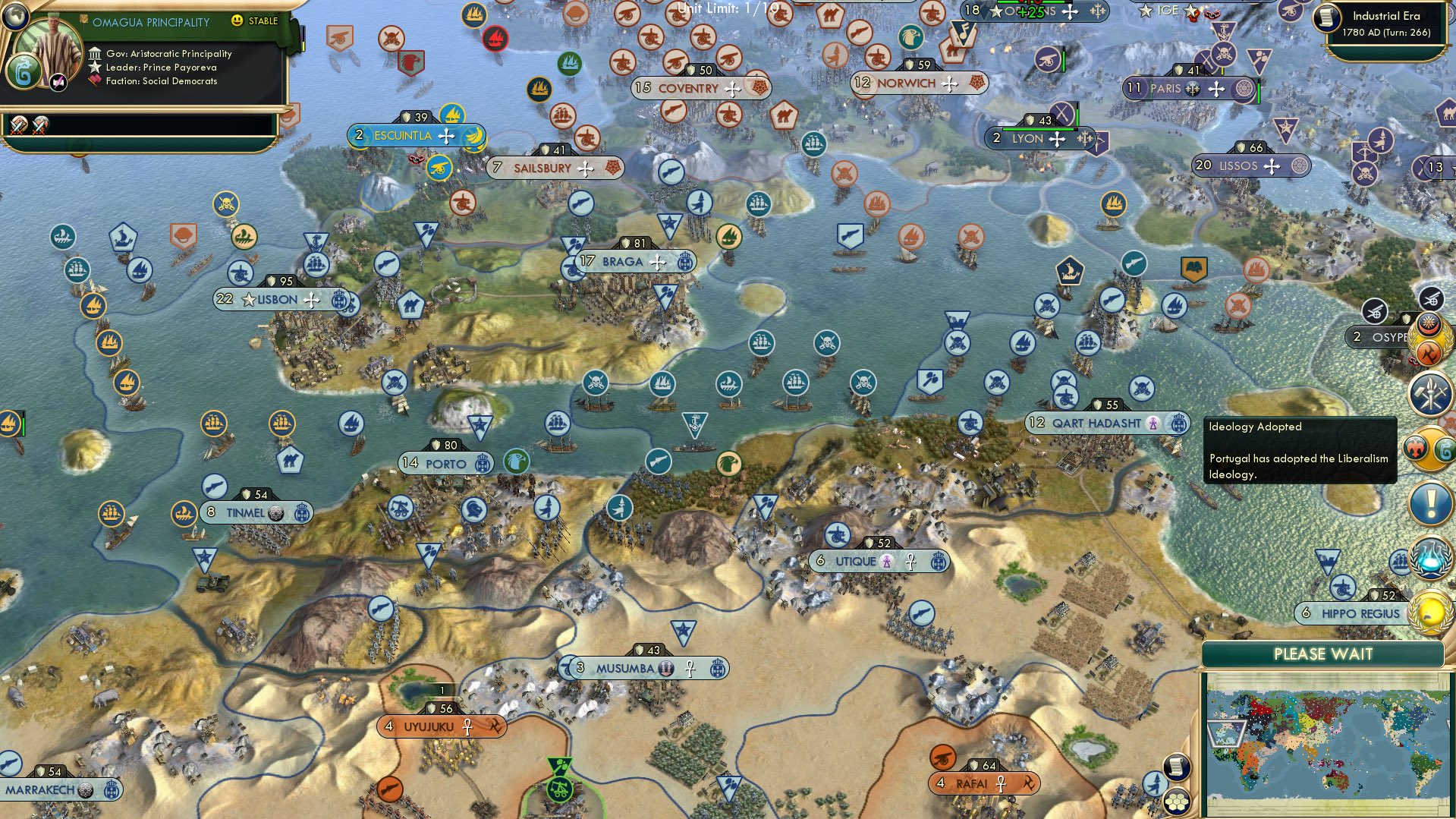Click the Industrial Era label in top-right
This screenshot has width=1456, height=819.
pyautogui.click(x=1388, y=15)
